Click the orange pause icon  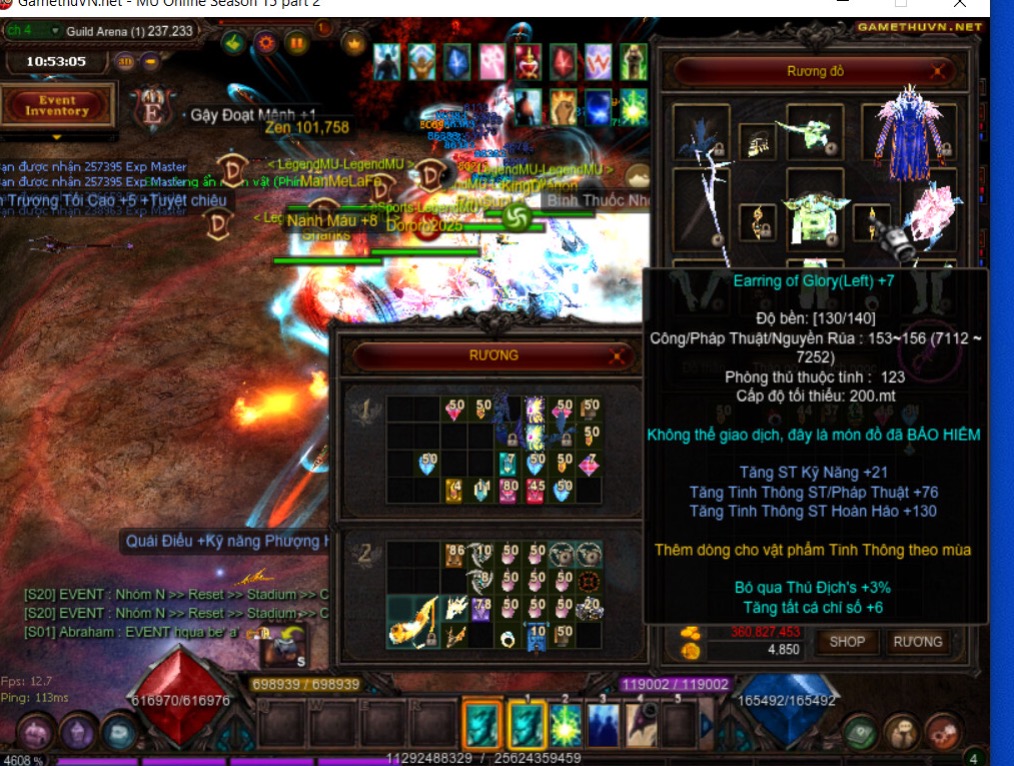pos(297,42)
